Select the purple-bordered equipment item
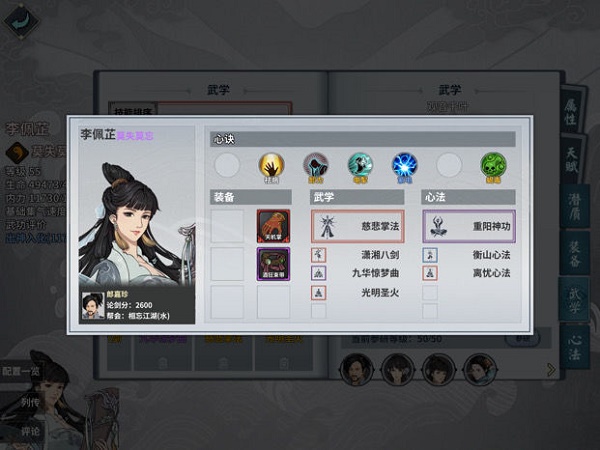Screen dimensions: 600x450 [273, 264]
